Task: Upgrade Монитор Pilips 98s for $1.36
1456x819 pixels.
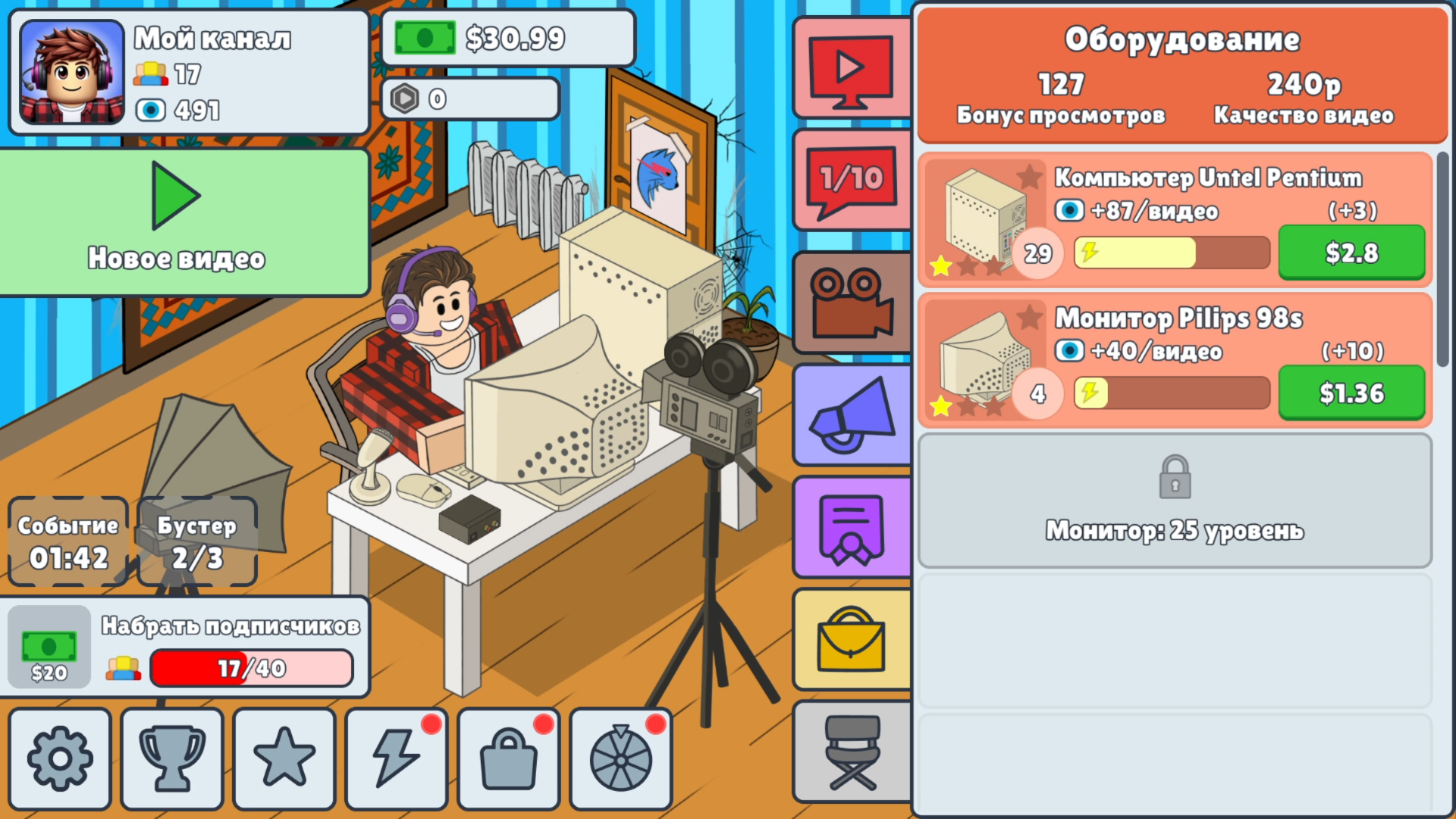Action: (1352, 393)
